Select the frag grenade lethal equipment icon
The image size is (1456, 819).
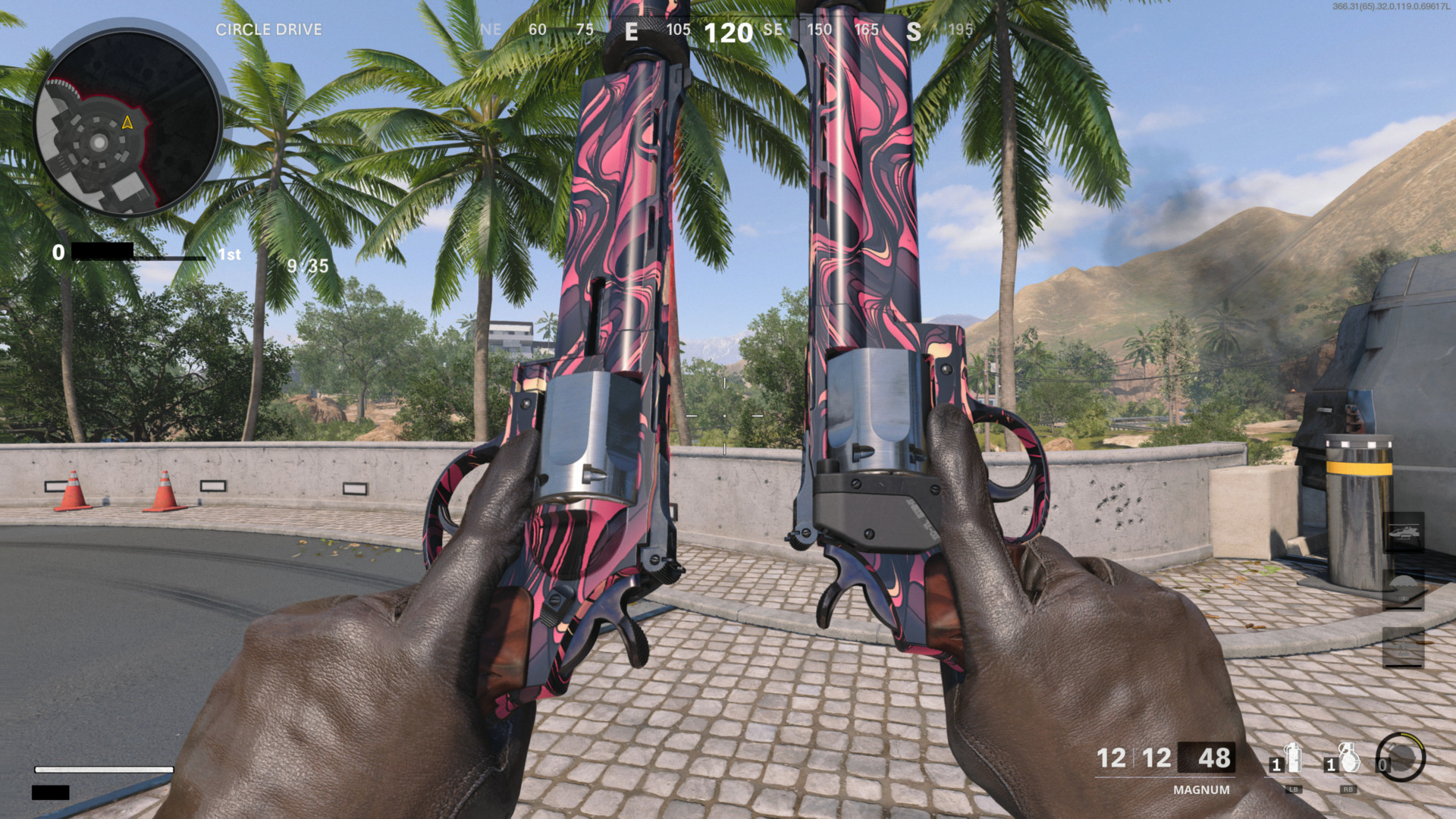pos(1350,757)
